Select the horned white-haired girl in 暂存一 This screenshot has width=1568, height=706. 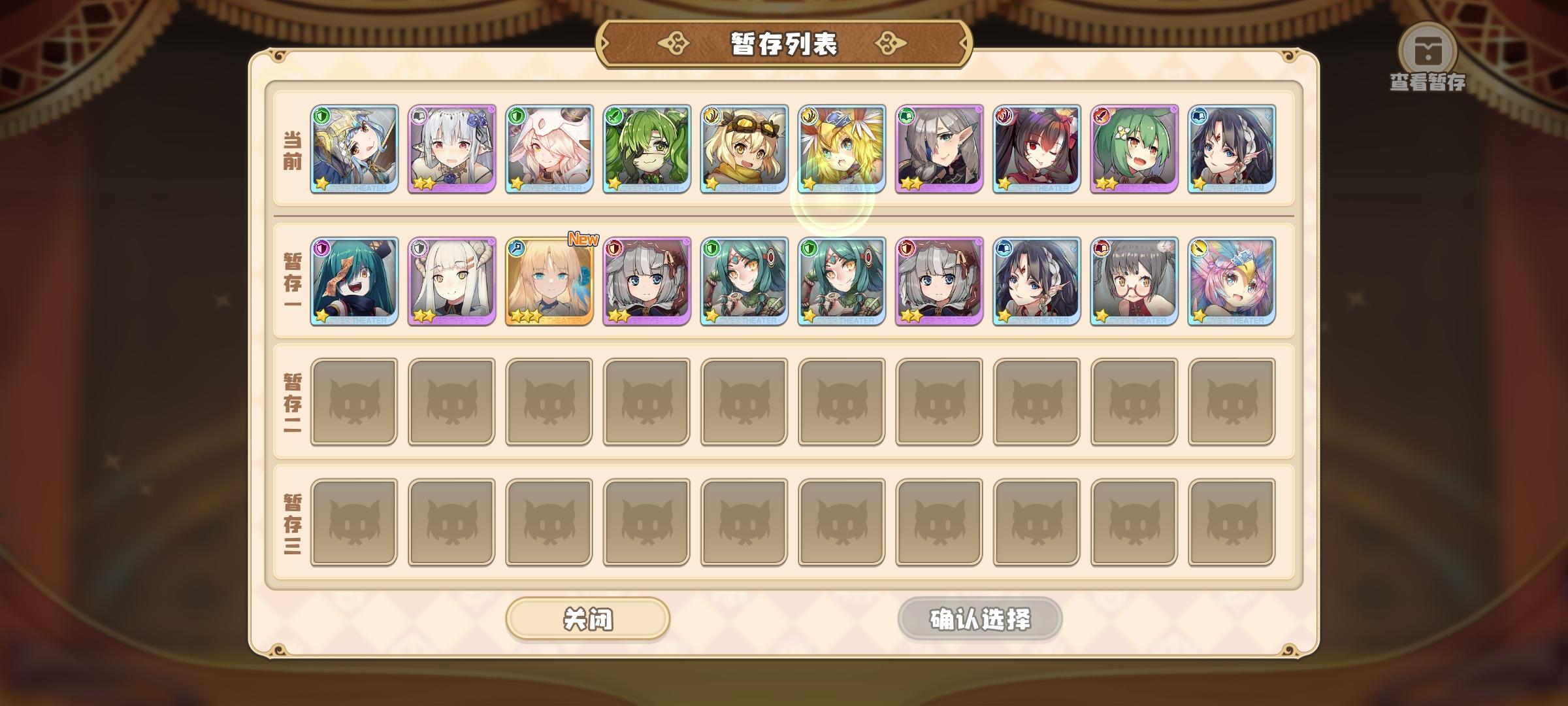pos(451,281)
